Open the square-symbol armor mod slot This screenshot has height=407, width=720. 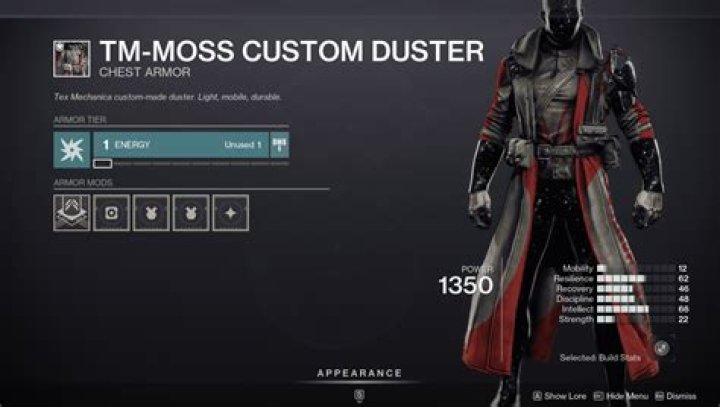pos(111,212)
